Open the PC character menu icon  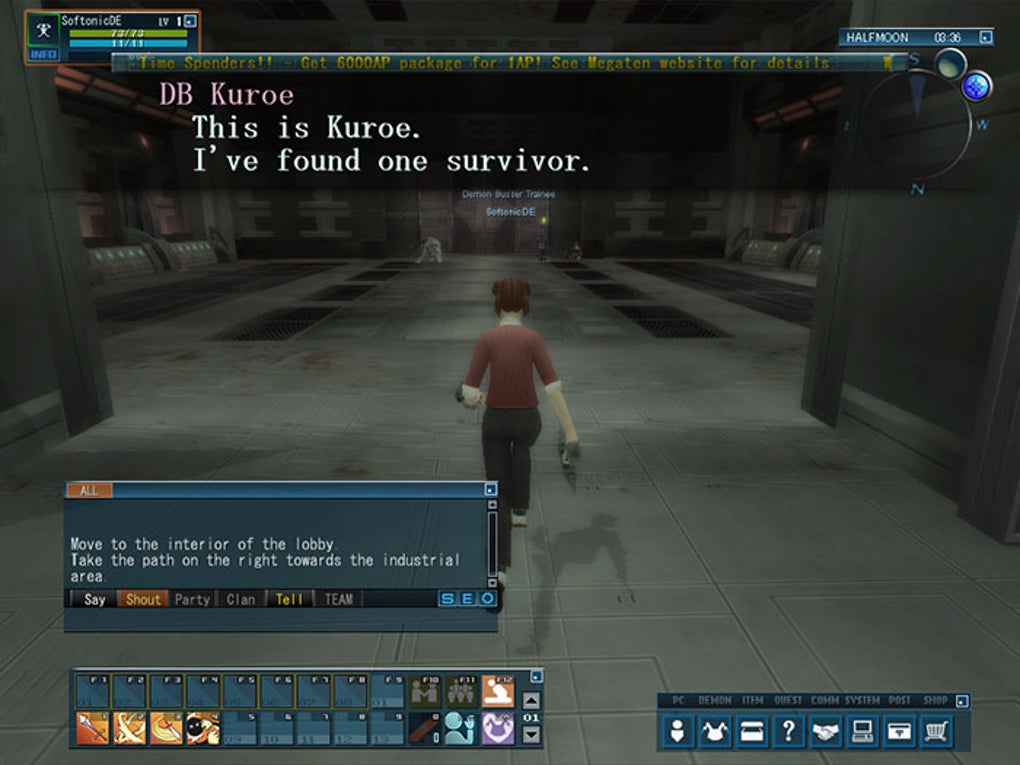pyautogui.click(x=679, y=732)
